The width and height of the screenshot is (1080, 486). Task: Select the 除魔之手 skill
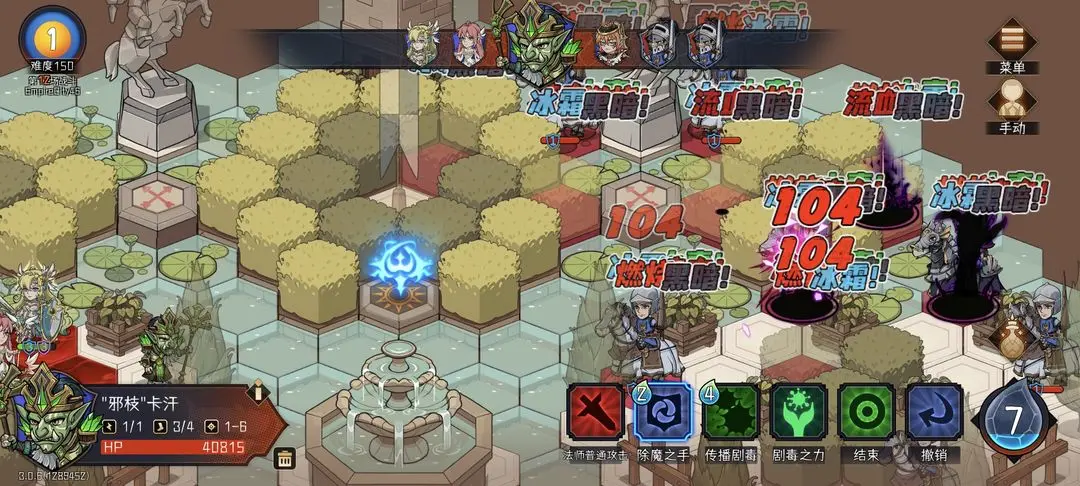pyautogui.click(x=662, y=411)
